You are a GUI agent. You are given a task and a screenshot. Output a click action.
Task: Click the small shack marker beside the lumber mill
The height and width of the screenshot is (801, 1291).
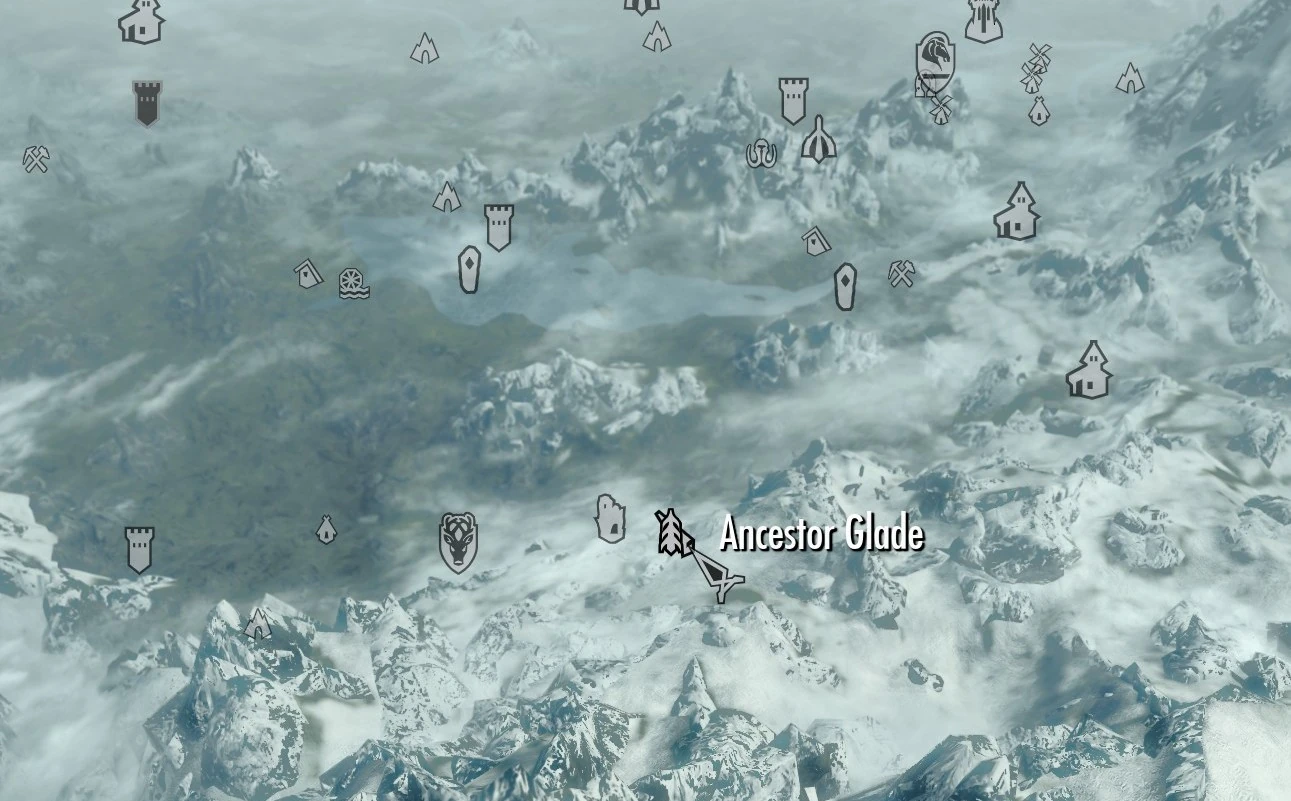coord(306,275)
